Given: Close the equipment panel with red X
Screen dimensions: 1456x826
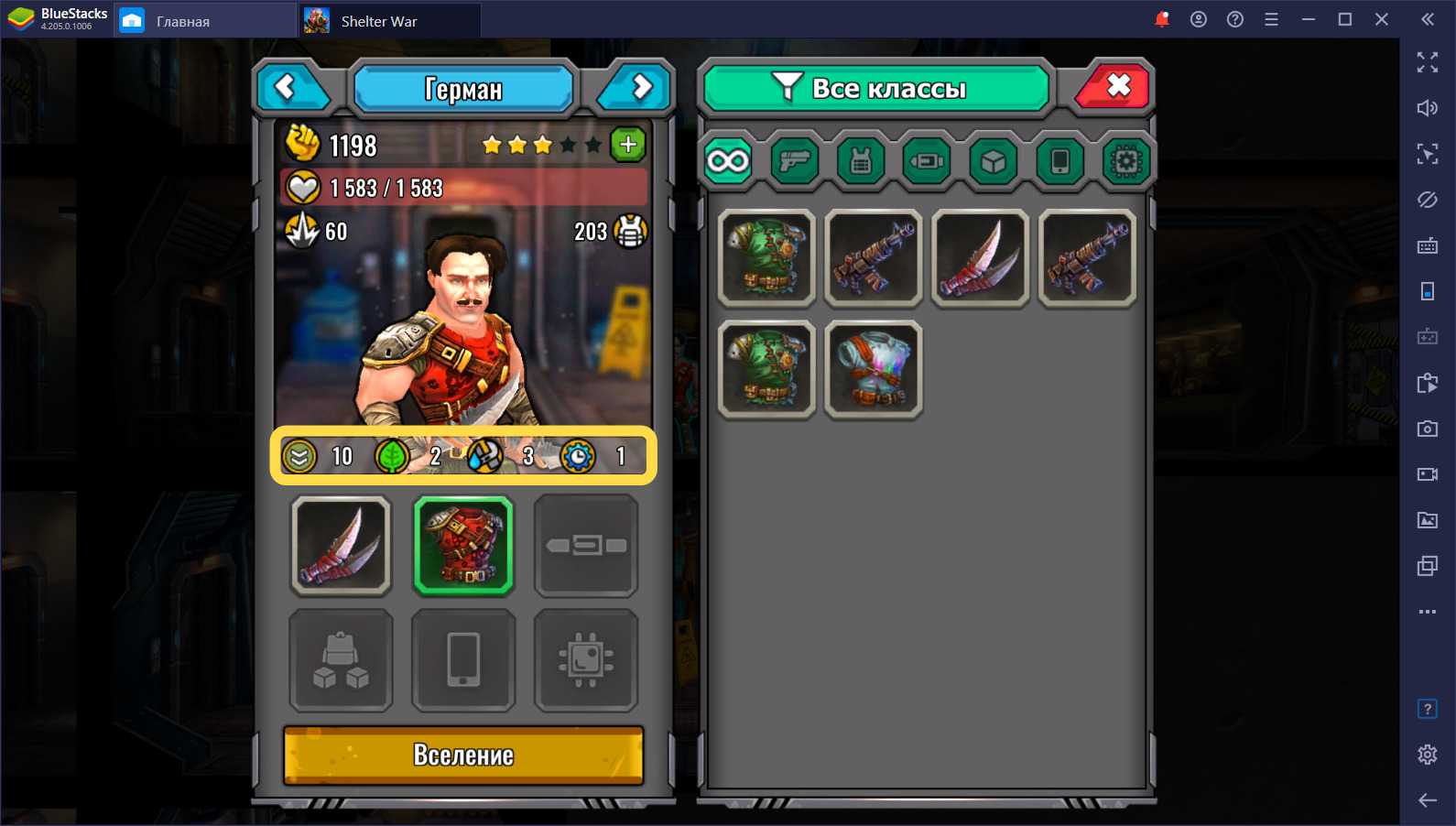Looking at the screenshot, I should click(1115, 88).
